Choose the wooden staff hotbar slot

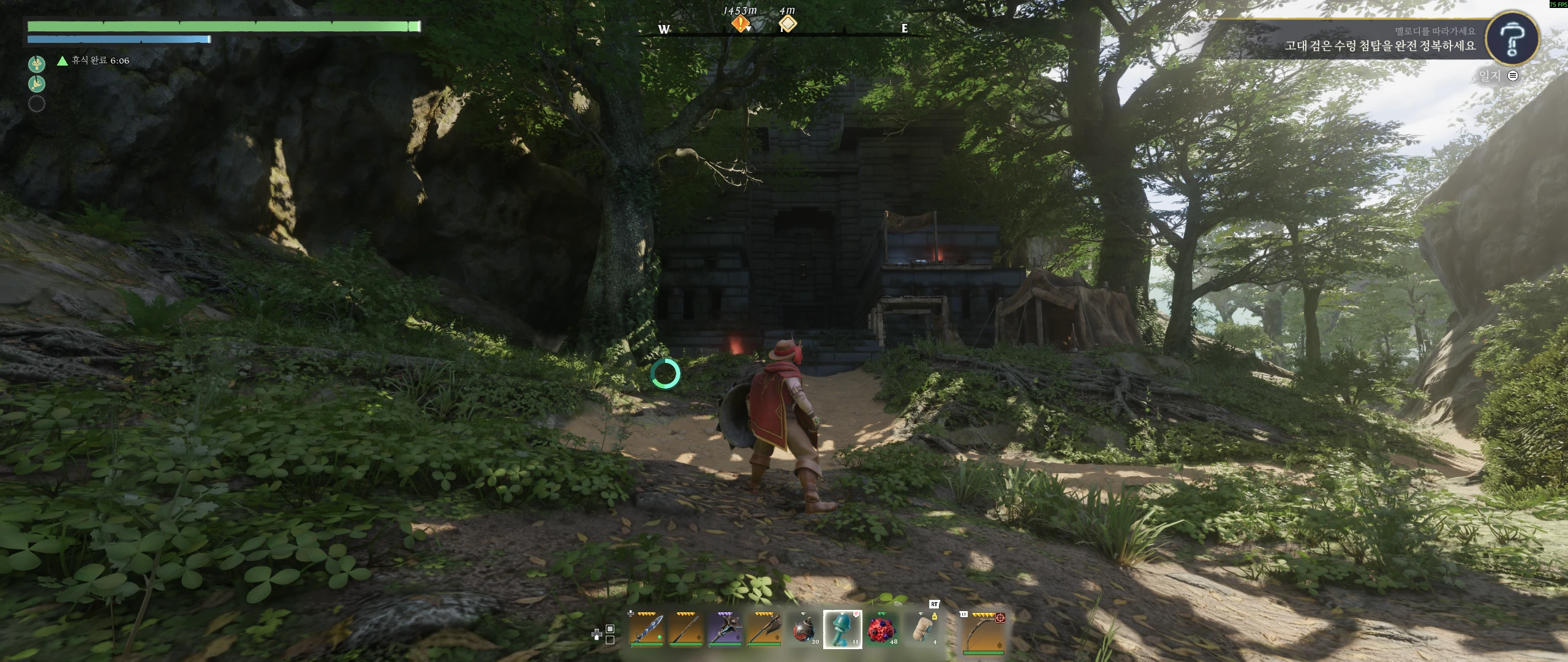pyautogui.click(x=685, y=629)
